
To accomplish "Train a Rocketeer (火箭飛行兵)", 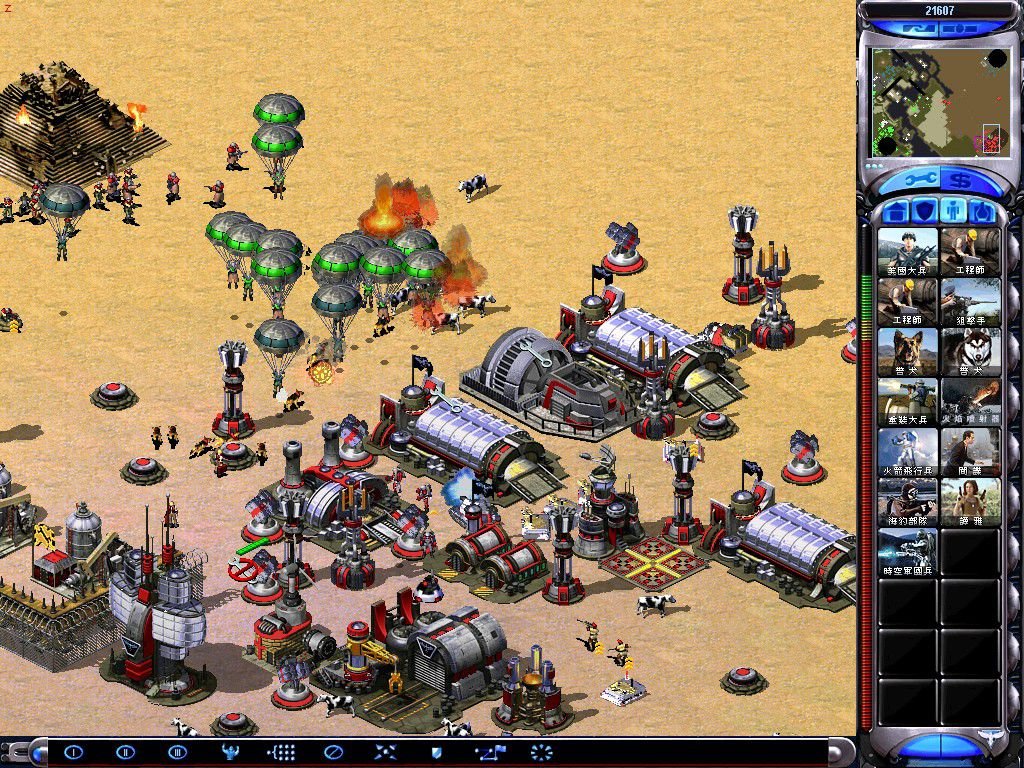I will coord(908,452).
